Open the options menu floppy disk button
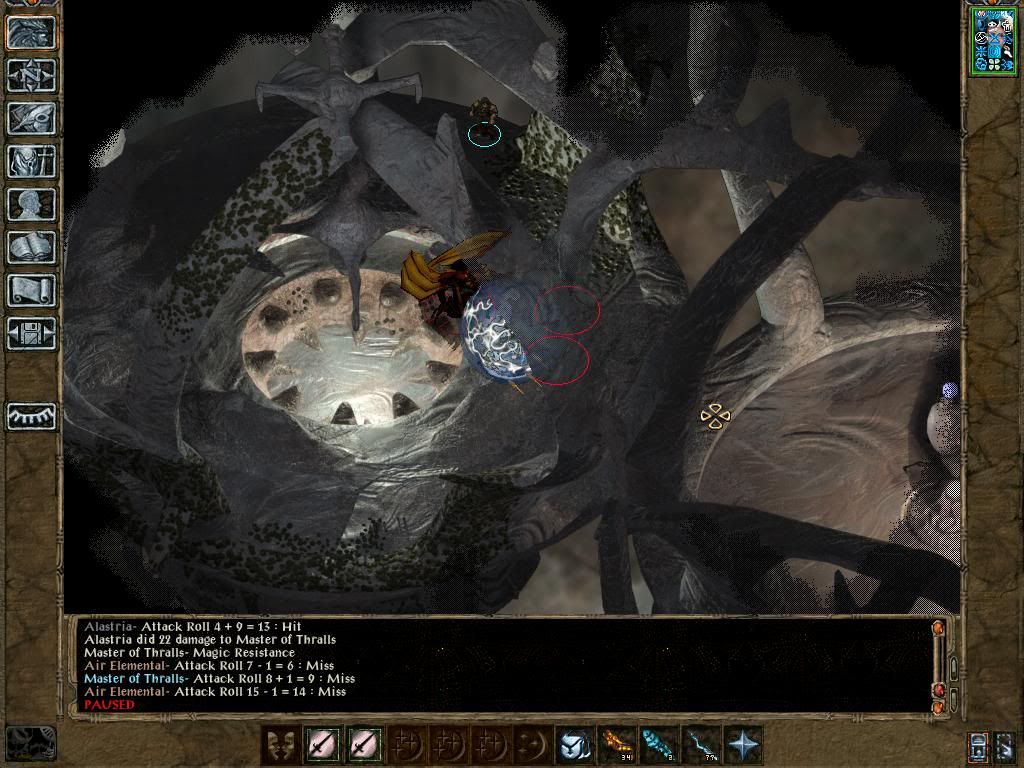 (31, 332)
